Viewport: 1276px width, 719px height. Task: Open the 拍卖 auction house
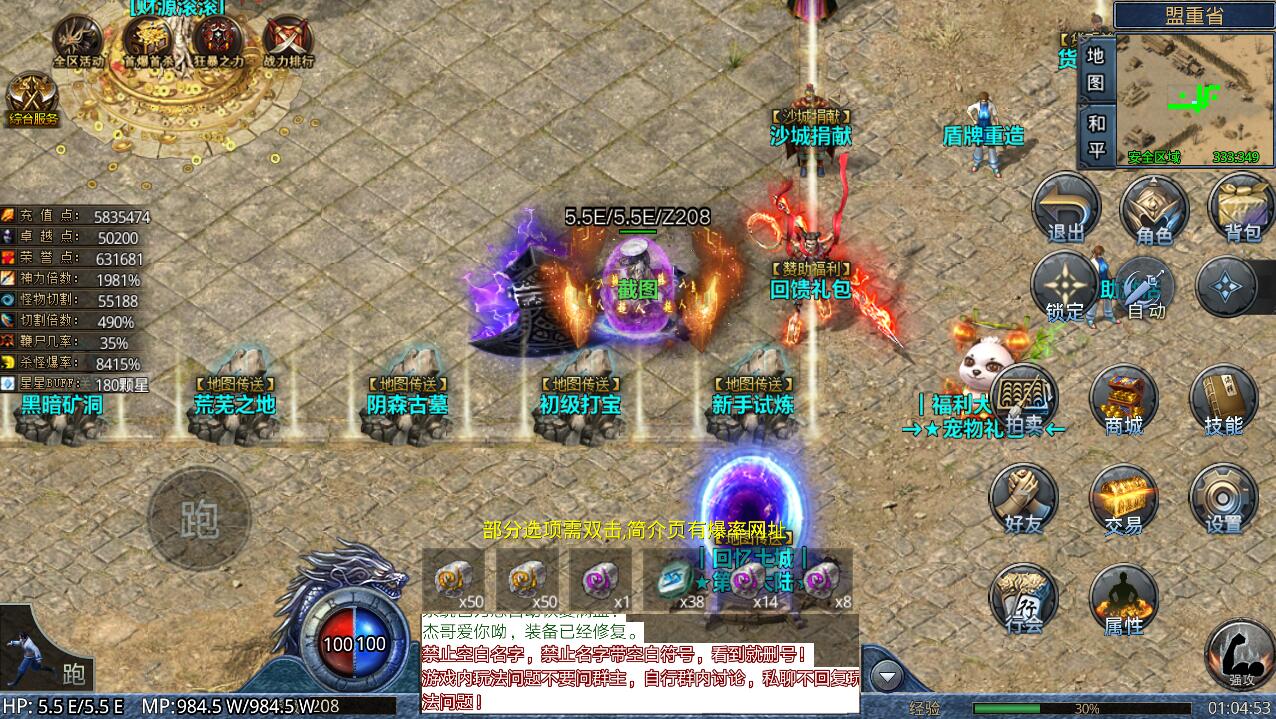point(1023,400)
